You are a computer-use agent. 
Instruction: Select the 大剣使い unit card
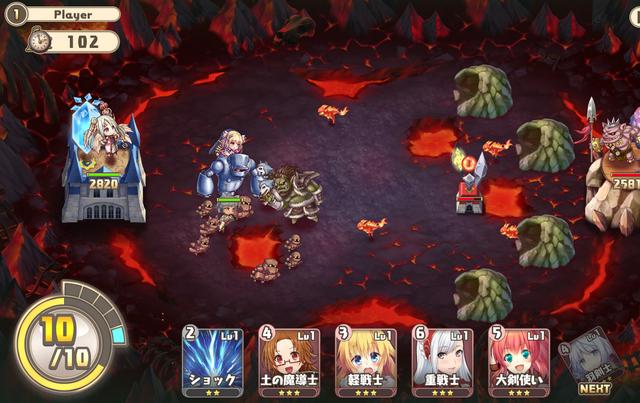point(518,361)
